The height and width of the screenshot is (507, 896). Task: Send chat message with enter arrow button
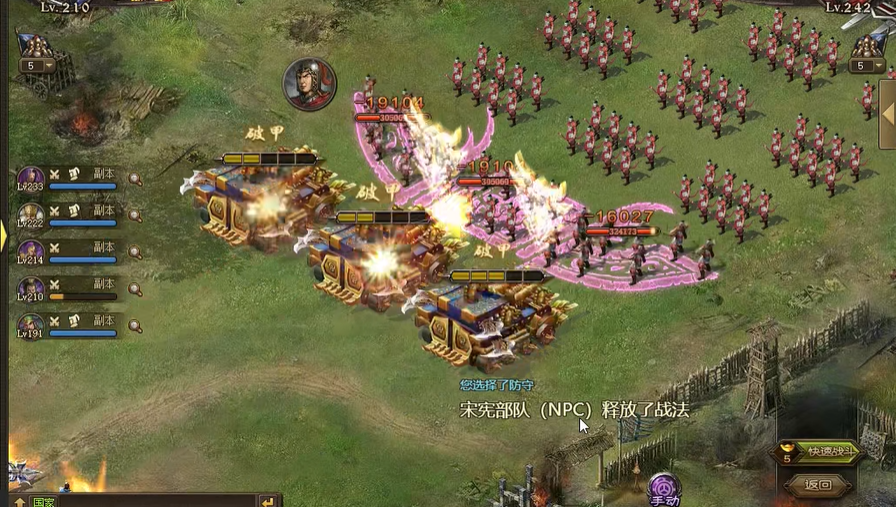pos(267,501)
